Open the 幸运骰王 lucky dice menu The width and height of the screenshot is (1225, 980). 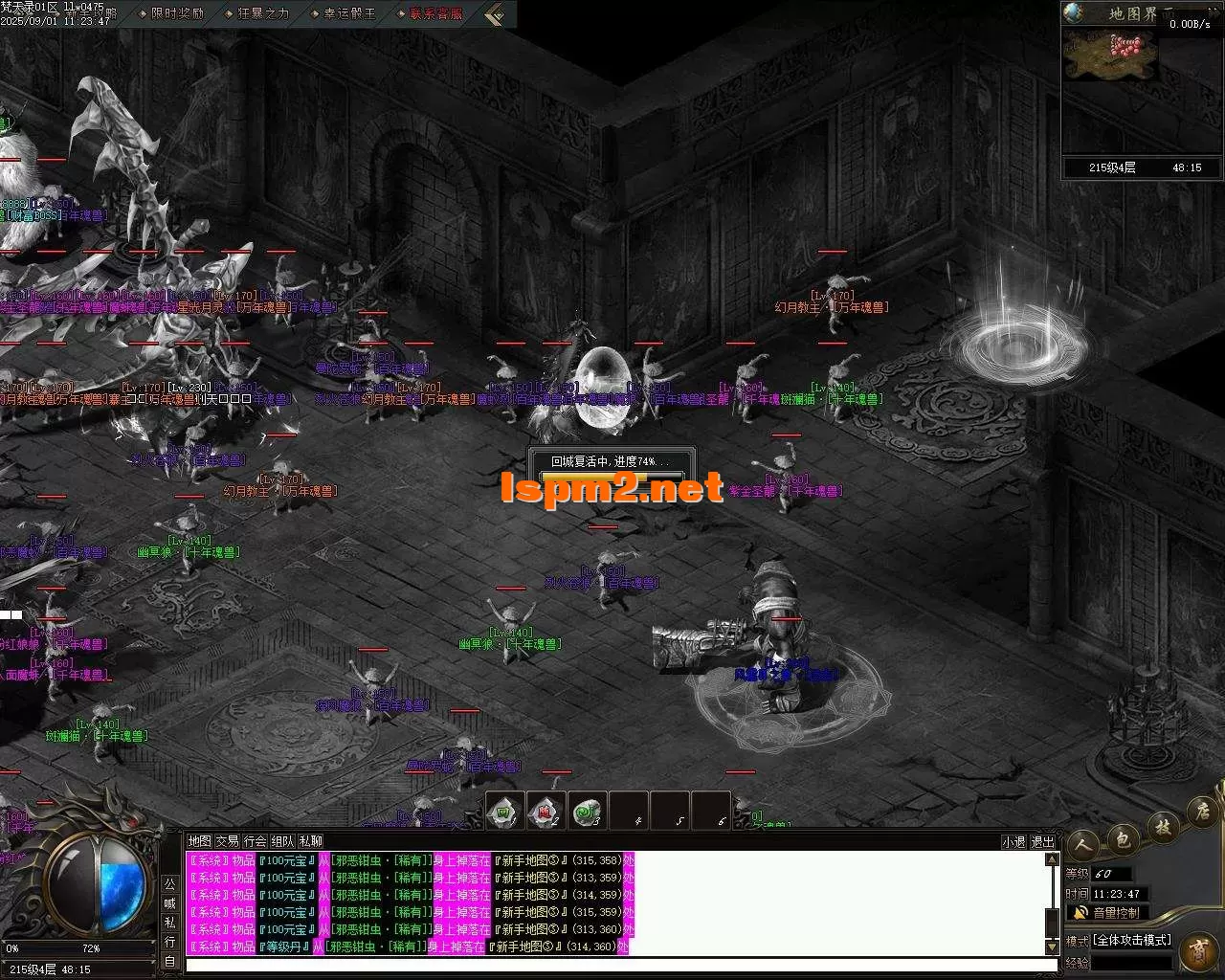click(x=349, y=13)
